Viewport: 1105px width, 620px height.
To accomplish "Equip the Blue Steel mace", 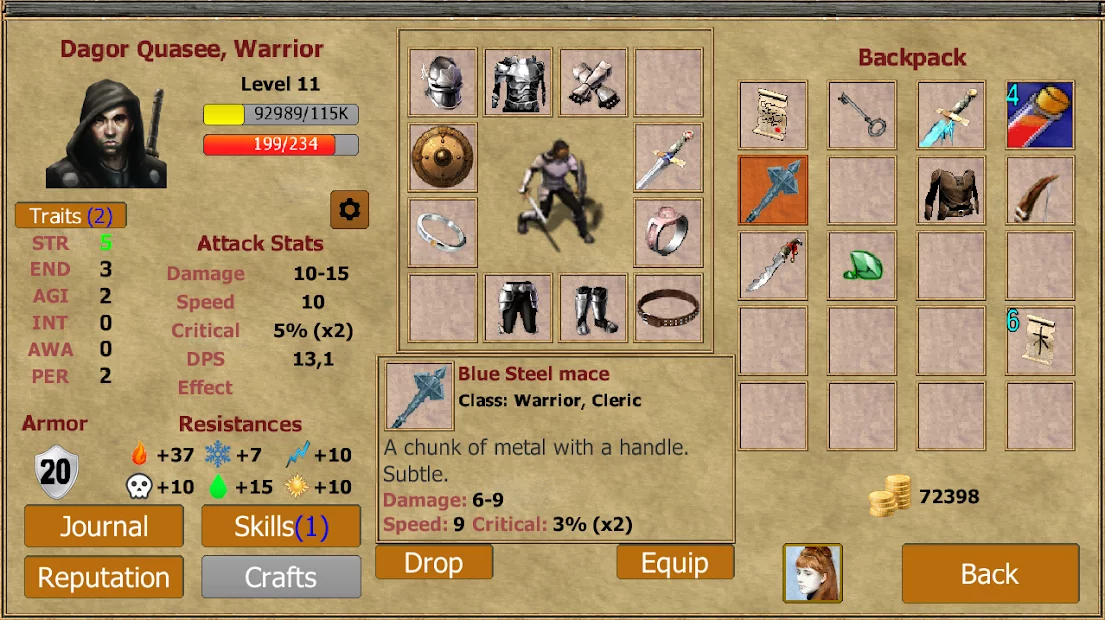I will [x=675, y=563].
